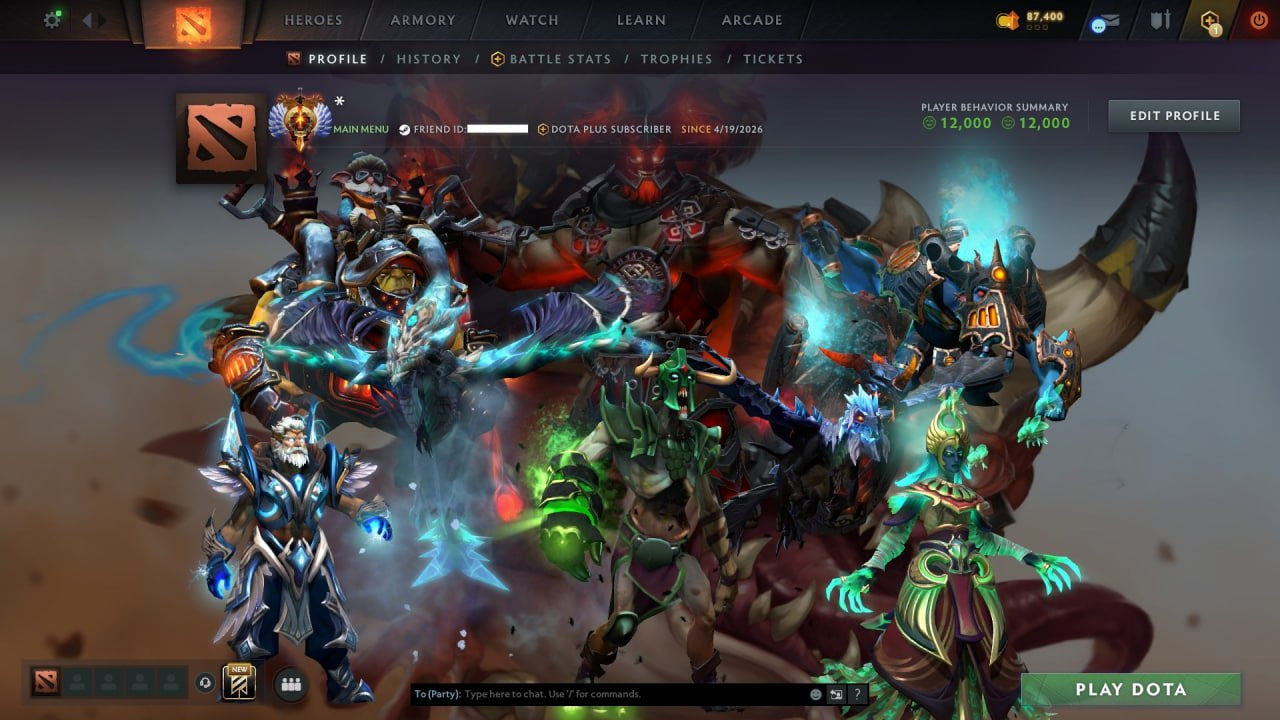The height and width of the screenshot is (720, 1280).
Task: Switch to the HISTORY tab
Action: 429,59
